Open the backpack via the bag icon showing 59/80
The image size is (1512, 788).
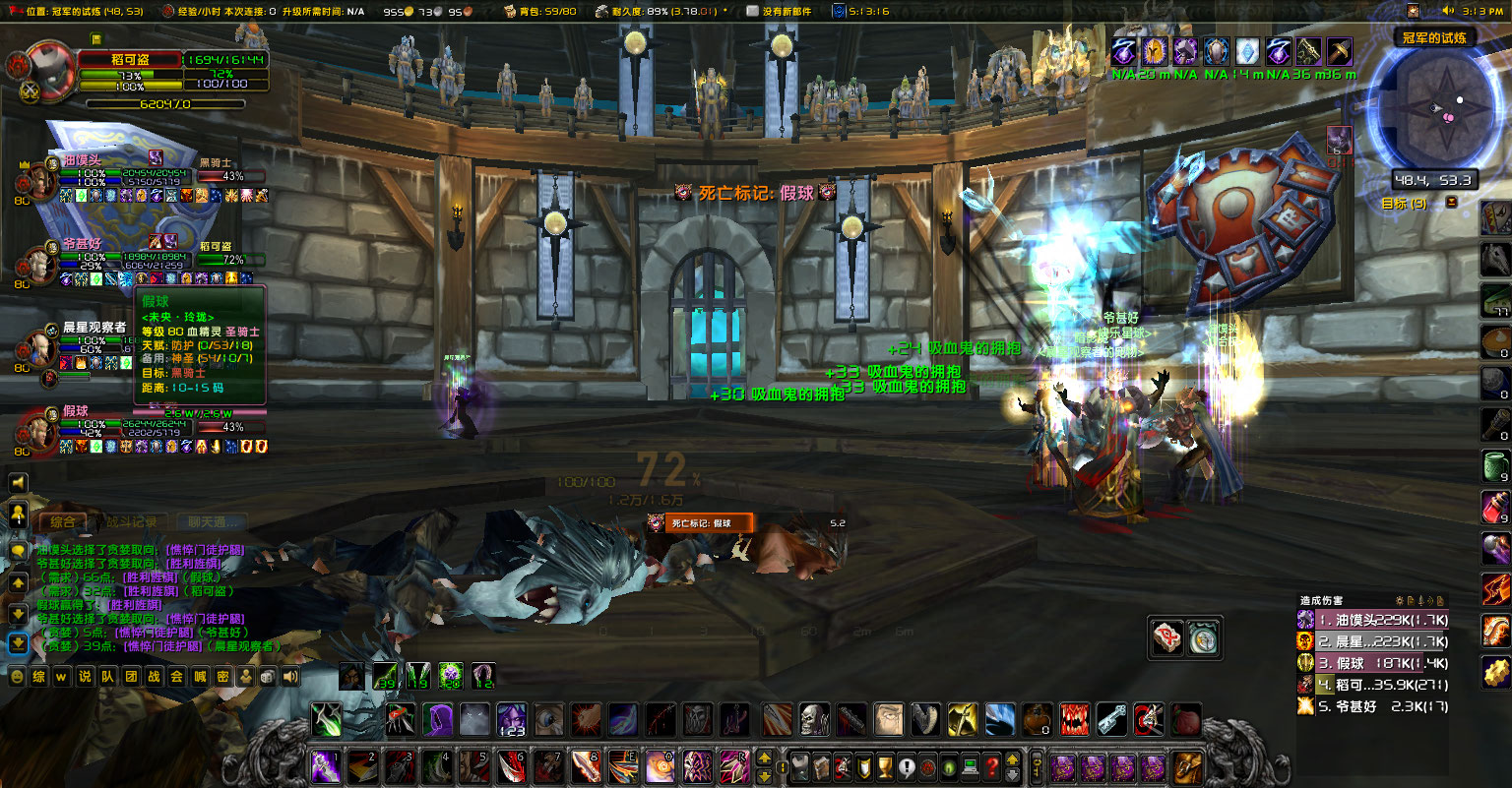[511, 11]
